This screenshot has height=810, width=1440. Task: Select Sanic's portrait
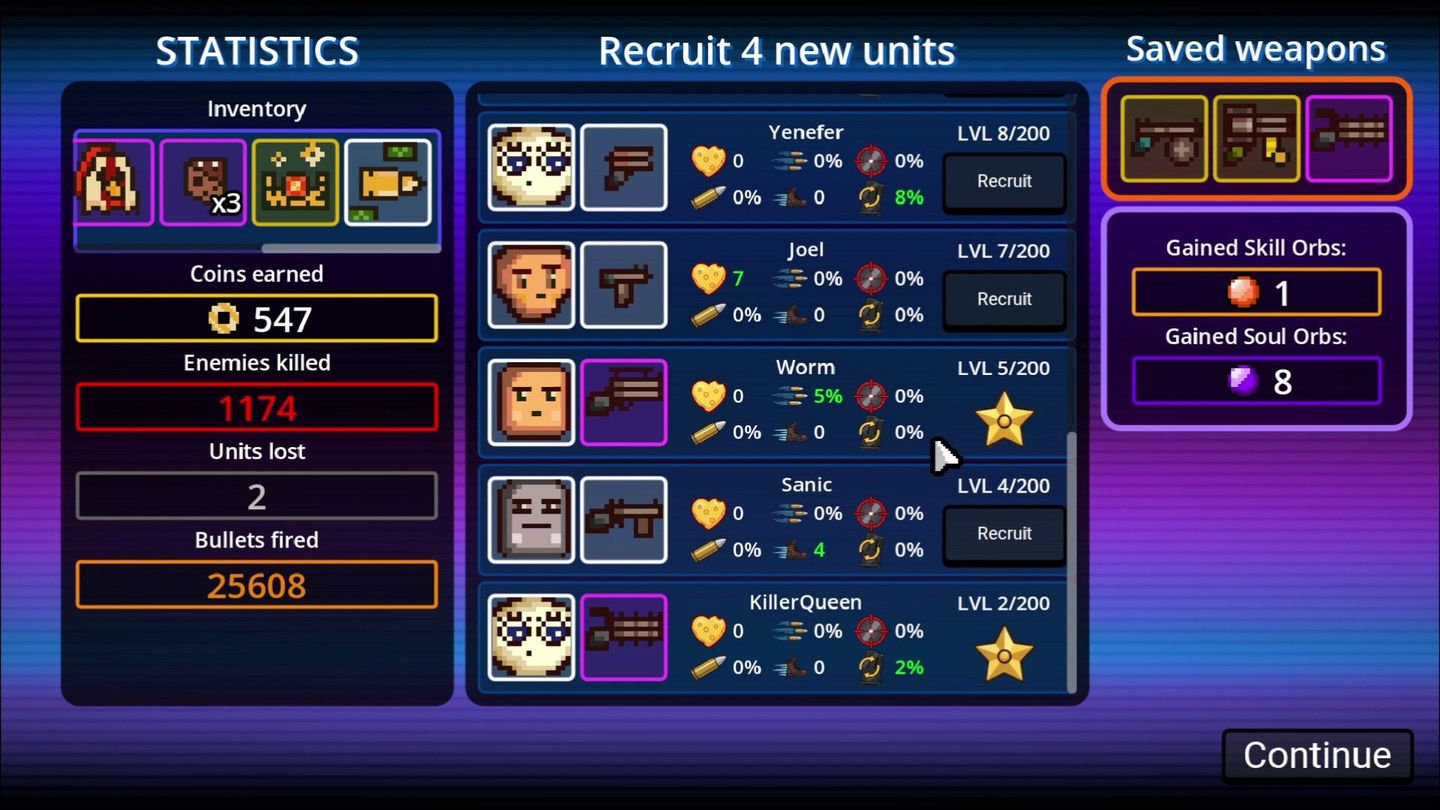(x=531, y=520)
